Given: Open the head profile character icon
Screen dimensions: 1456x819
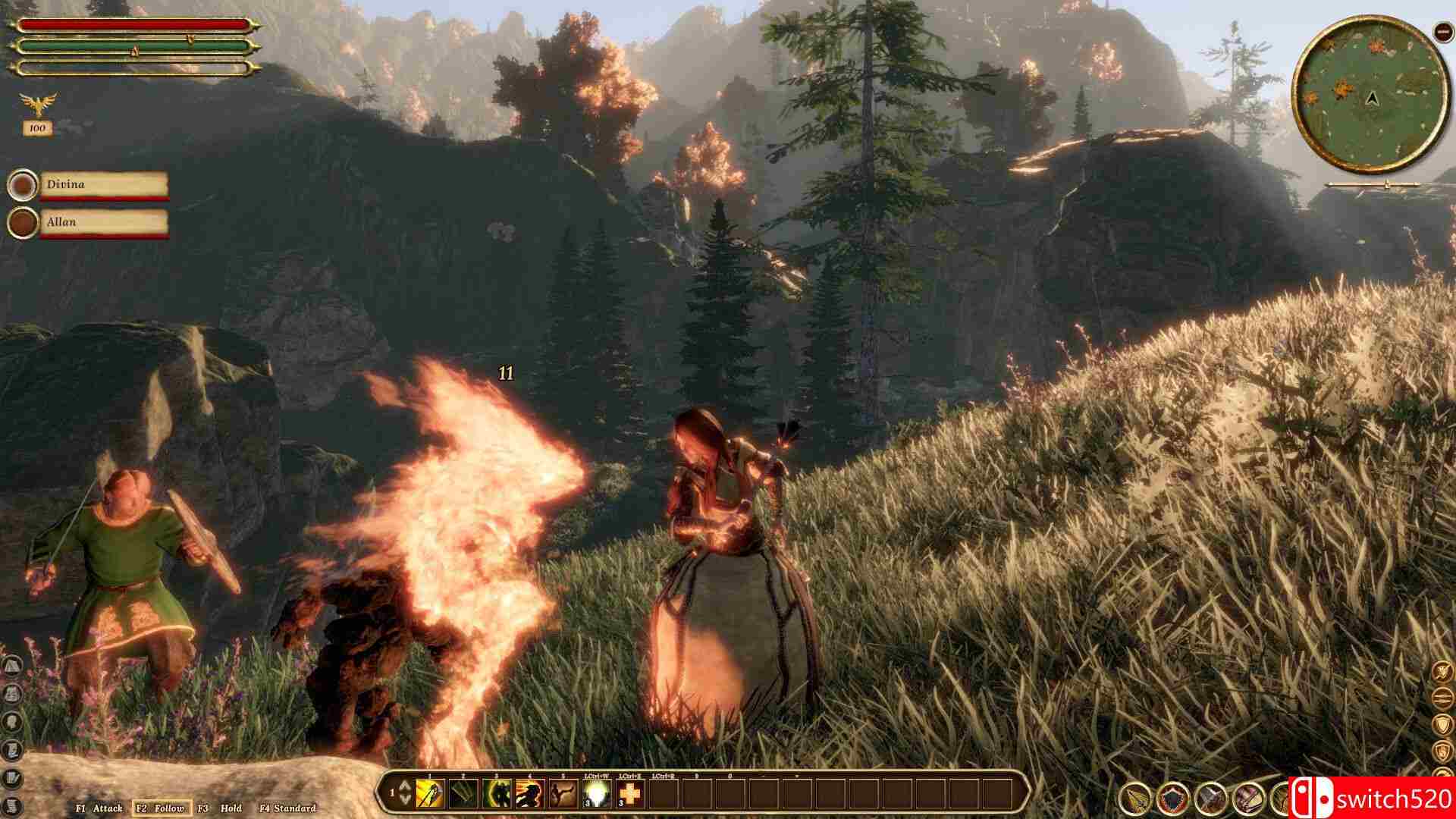Looking at the screenshot, I should point(12,721).
